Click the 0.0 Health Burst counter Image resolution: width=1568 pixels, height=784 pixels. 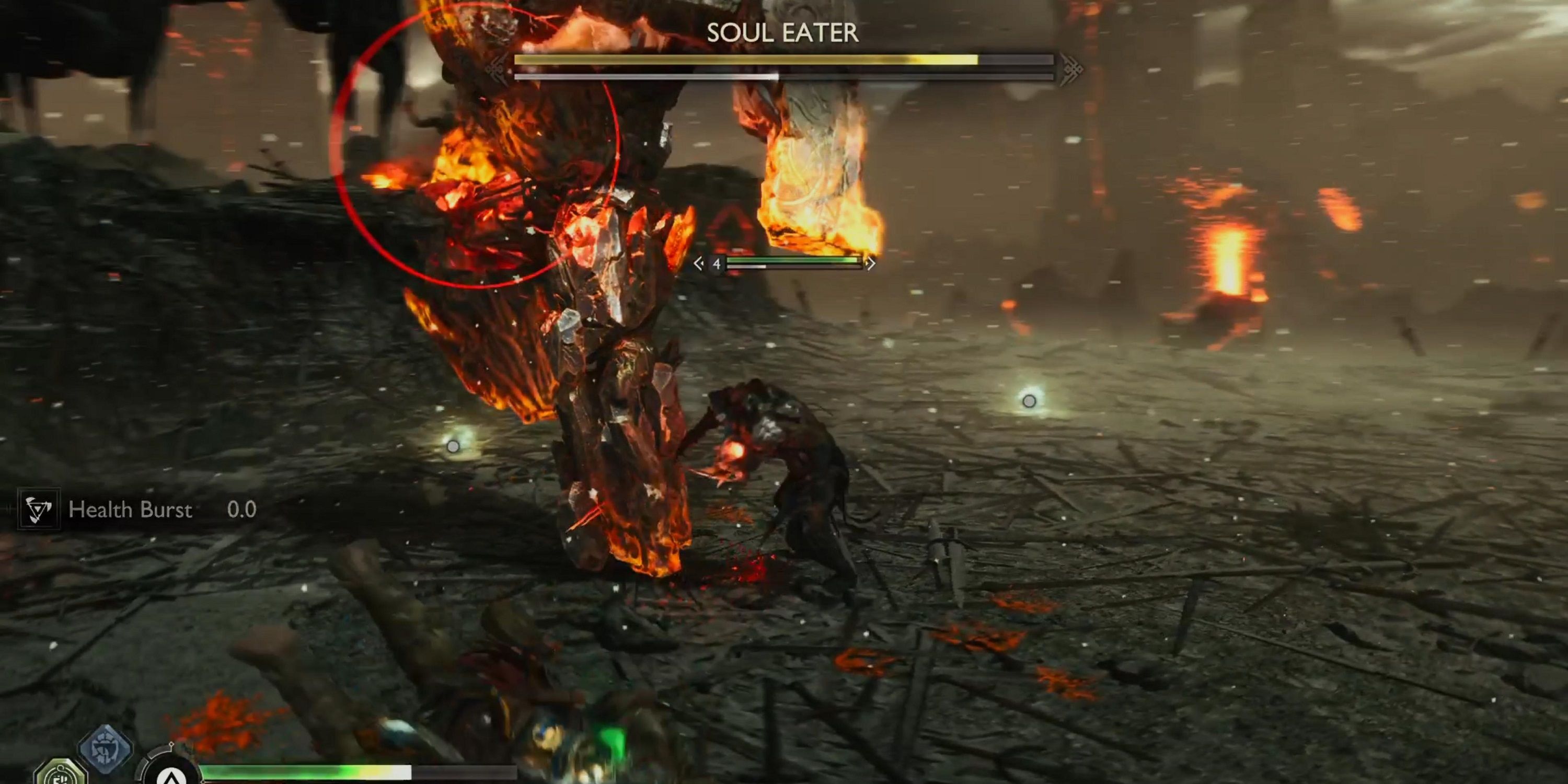coord(243,510)
